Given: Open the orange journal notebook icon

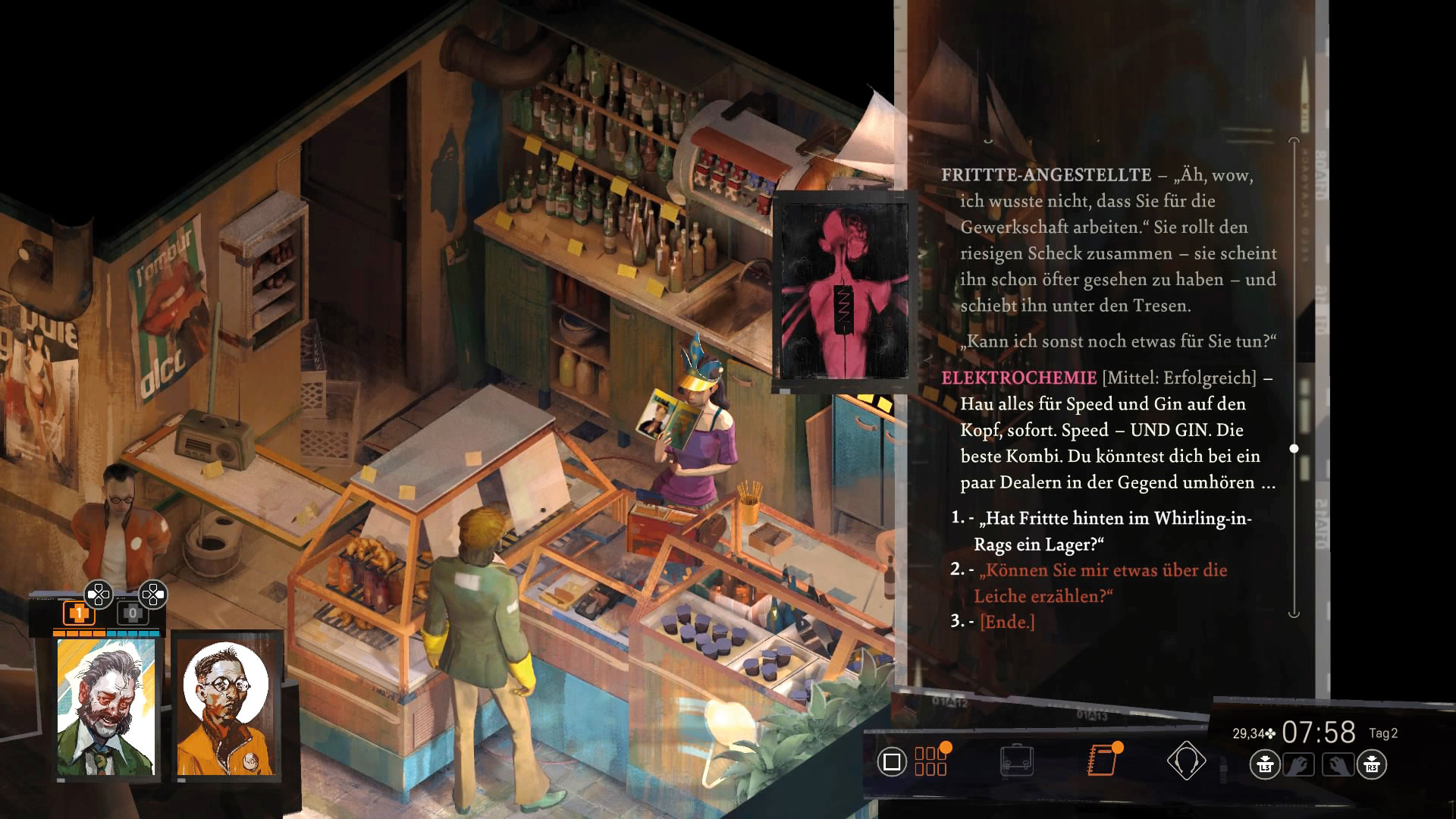Looking at the screenshot, I should (1102, 761).
